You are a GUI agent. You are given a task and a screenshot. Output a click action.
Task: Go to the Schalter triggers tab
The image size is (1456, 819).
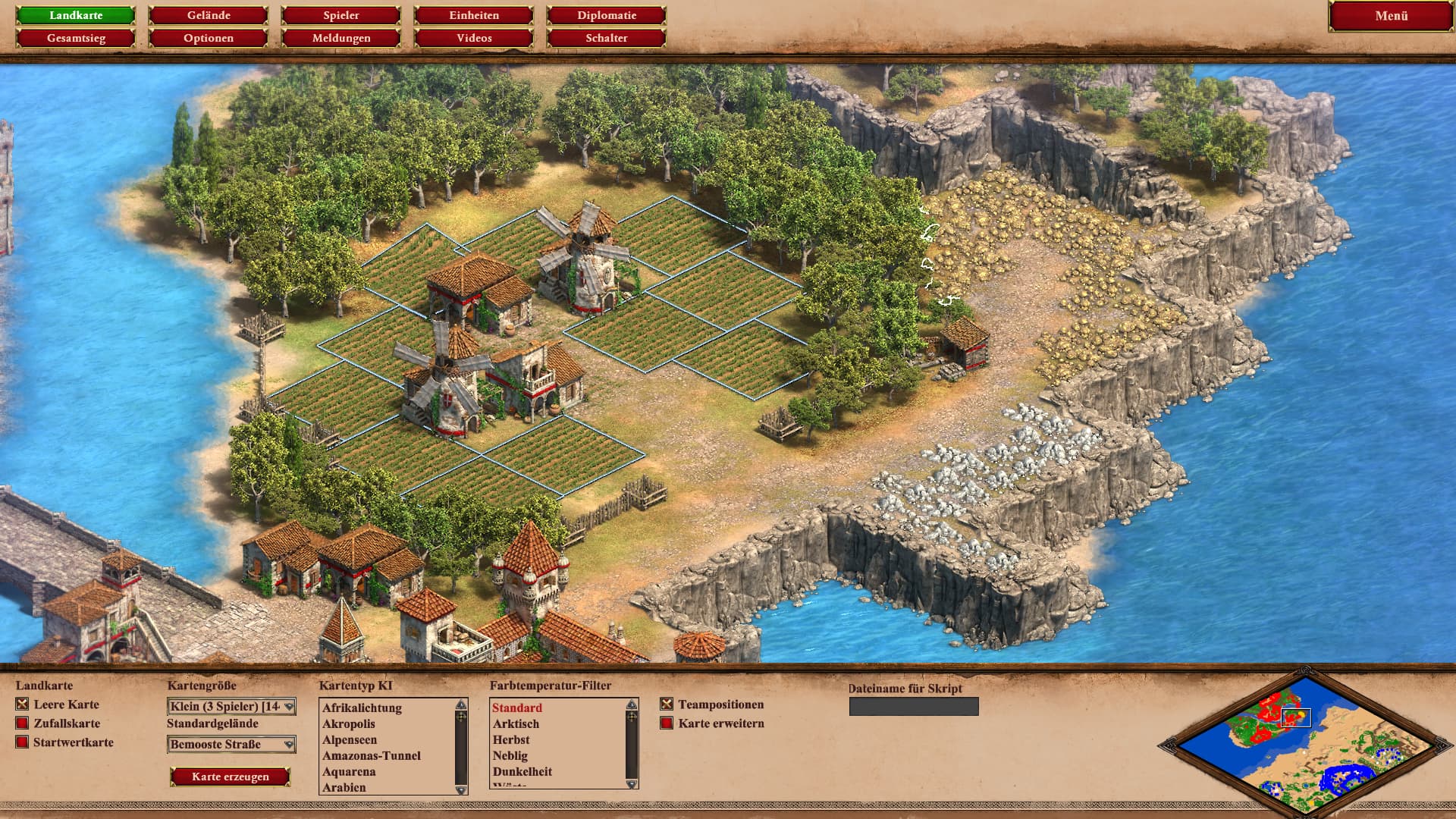coord(607,38)
